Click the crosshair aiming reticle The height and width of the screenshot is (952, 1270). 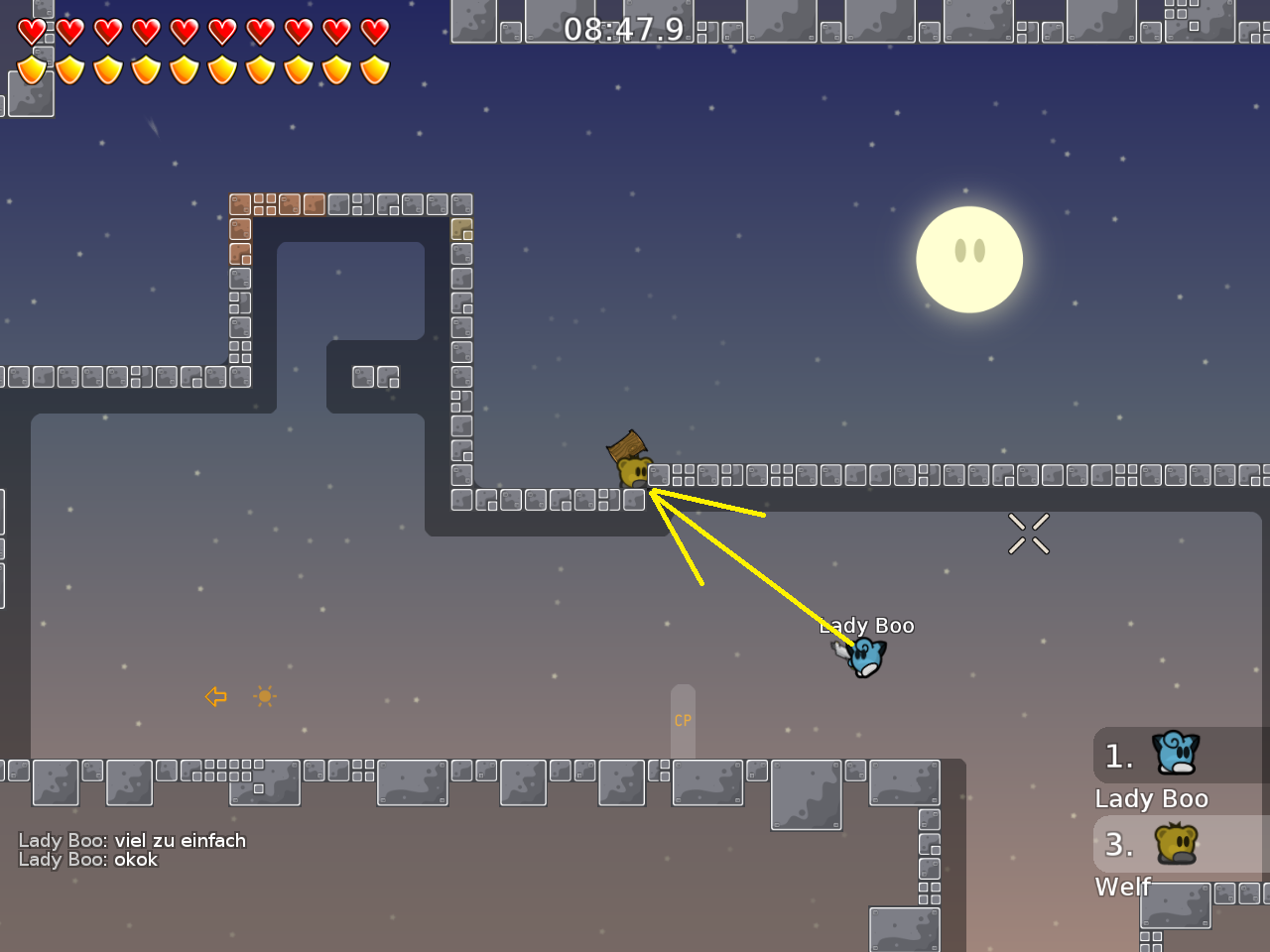(1029, 534)
